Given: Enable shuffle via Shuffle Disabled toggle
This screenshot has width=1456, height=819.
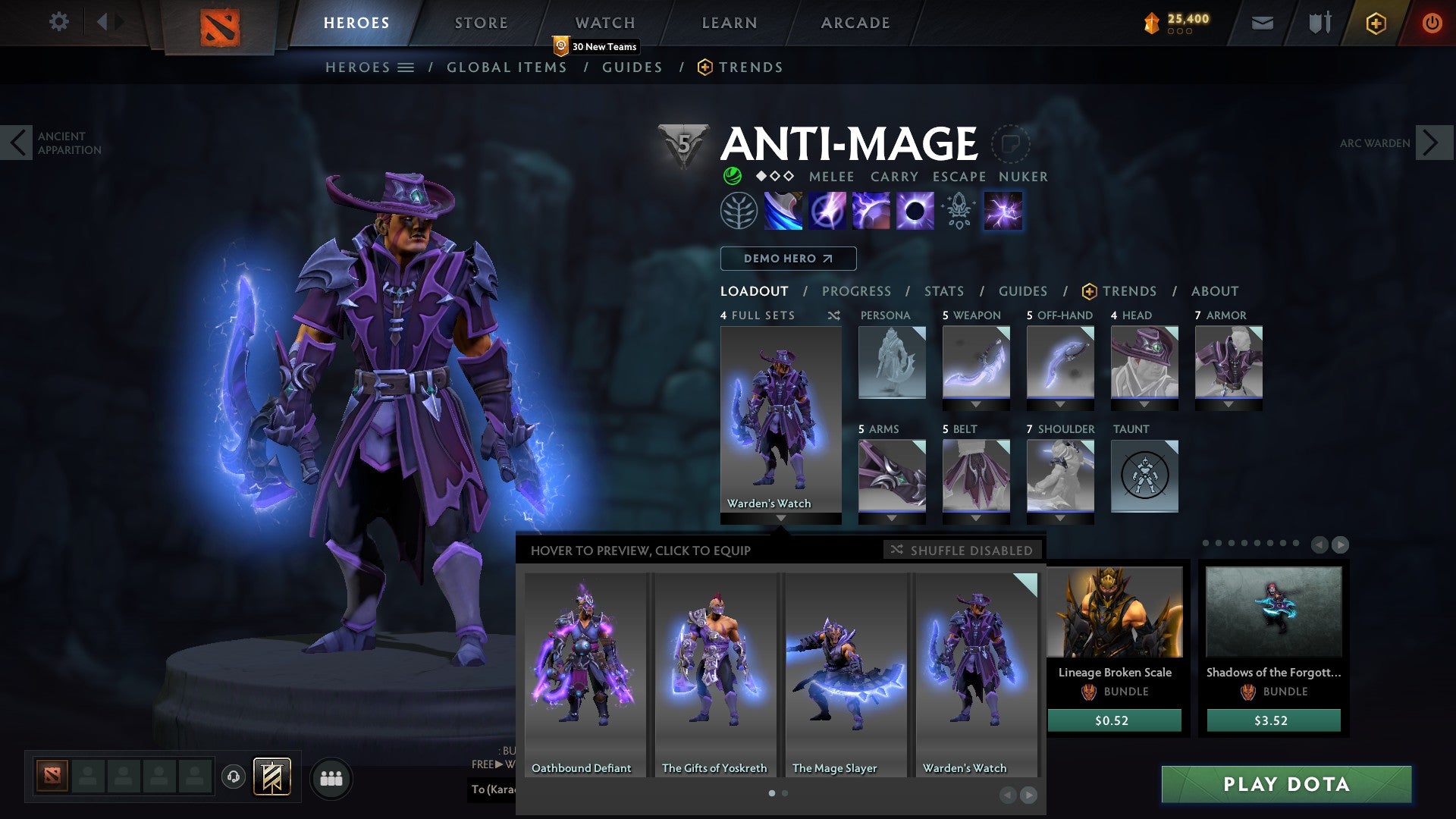Looking at the screenshot, I should [962, 551].
